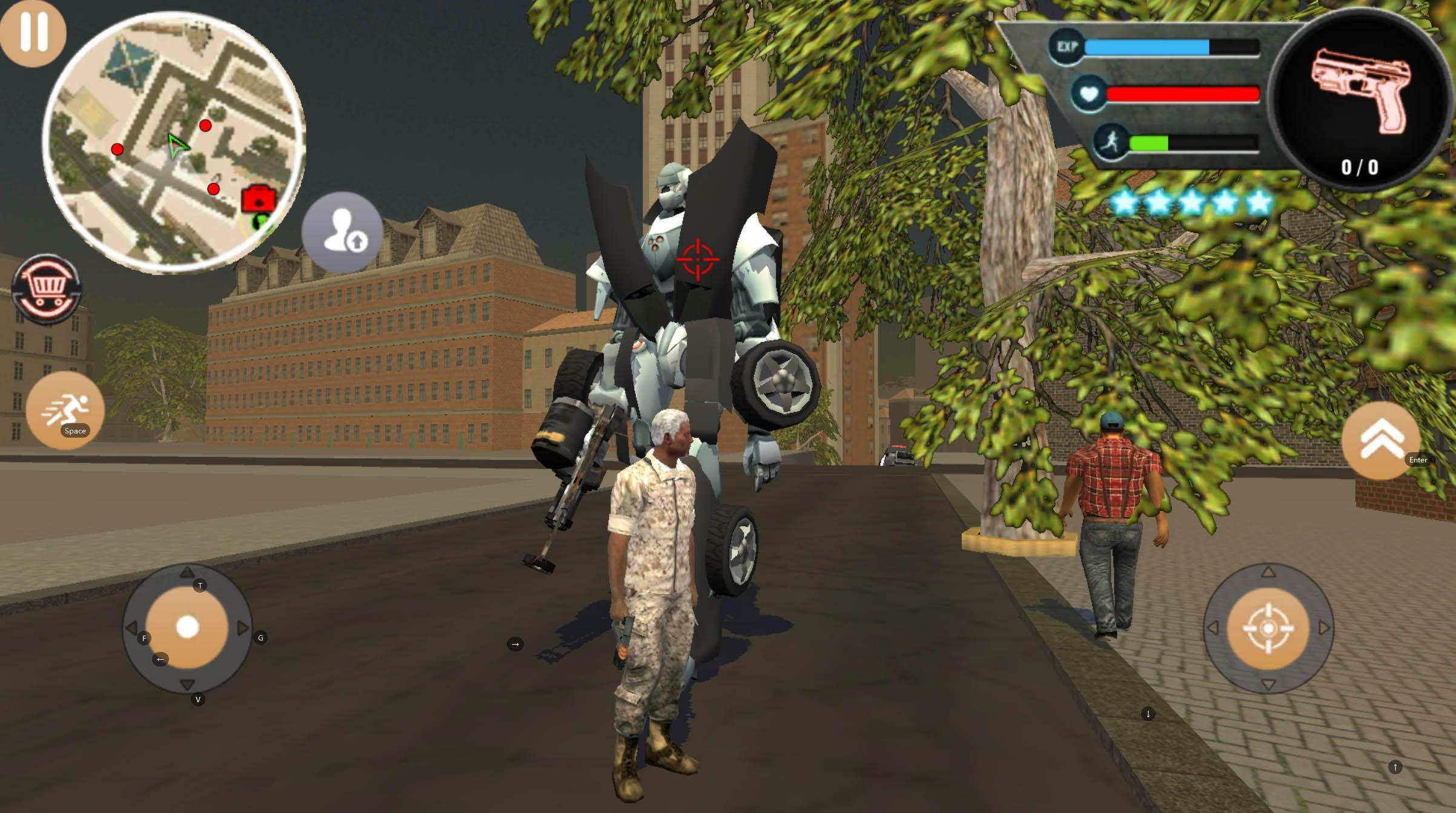Tap the pause button
Viewport: 1456px width, 813px height.
[x=33, y=33]
